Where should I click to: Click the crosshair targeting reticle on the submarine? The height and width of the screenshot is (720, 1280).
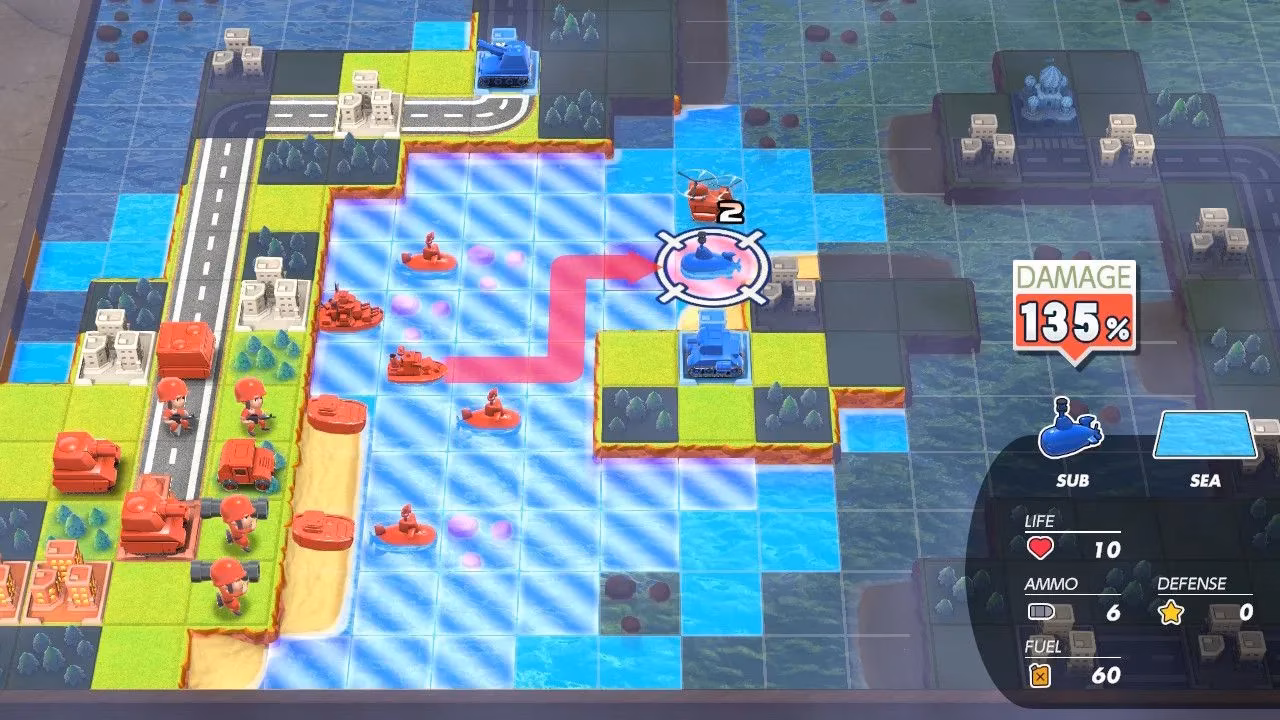point(710,260)
